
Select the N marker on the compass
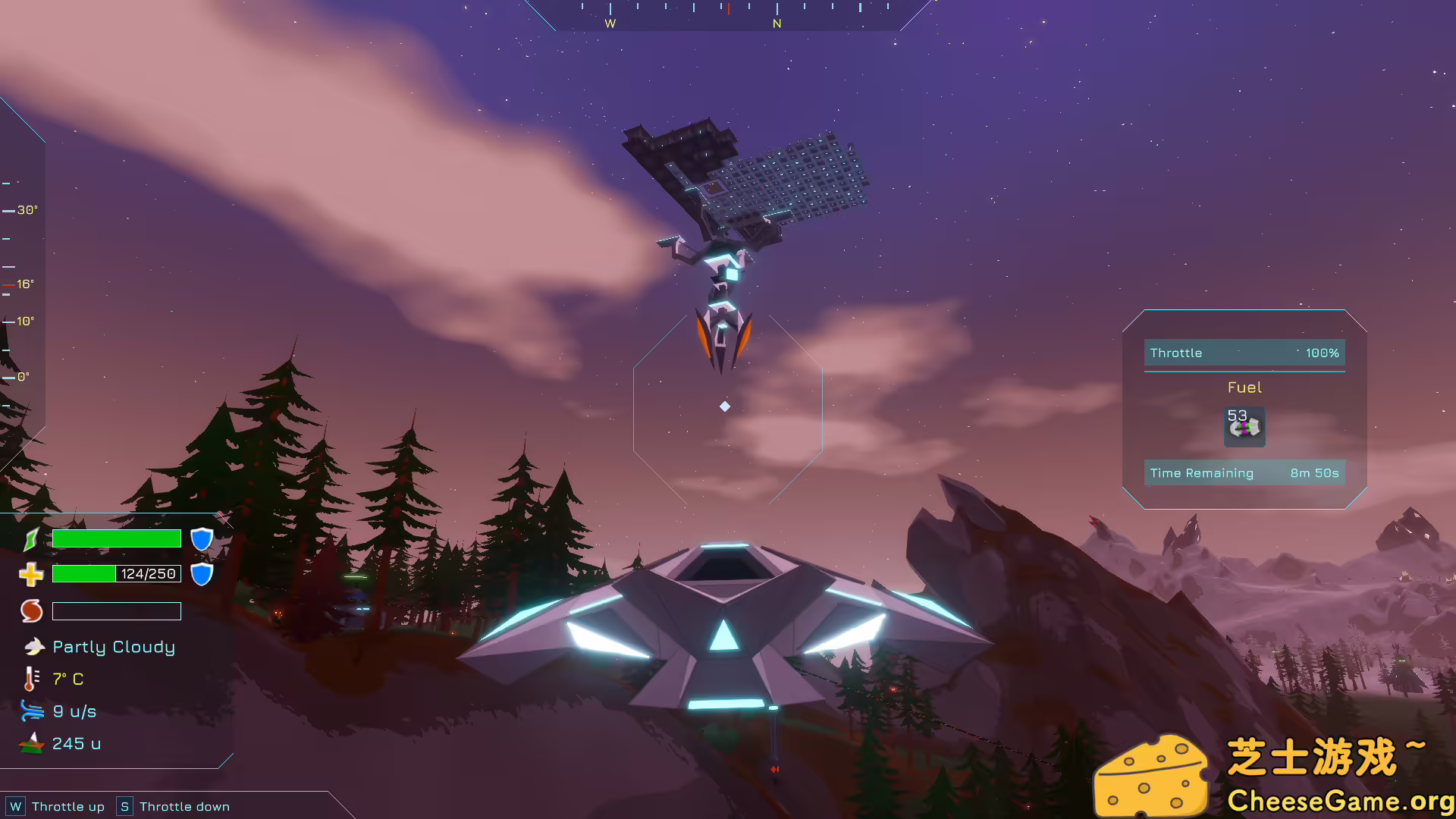pyautogui.click(x=776, y=24)
